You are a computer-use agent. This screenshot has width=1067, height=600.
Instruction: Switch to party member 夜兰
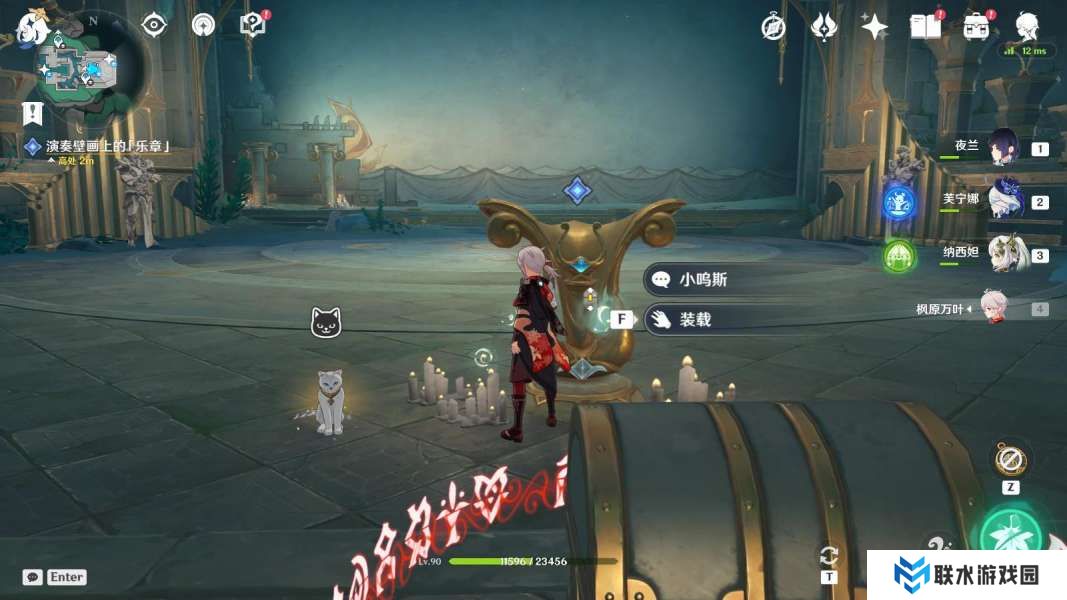click(x=1003, y=147)
